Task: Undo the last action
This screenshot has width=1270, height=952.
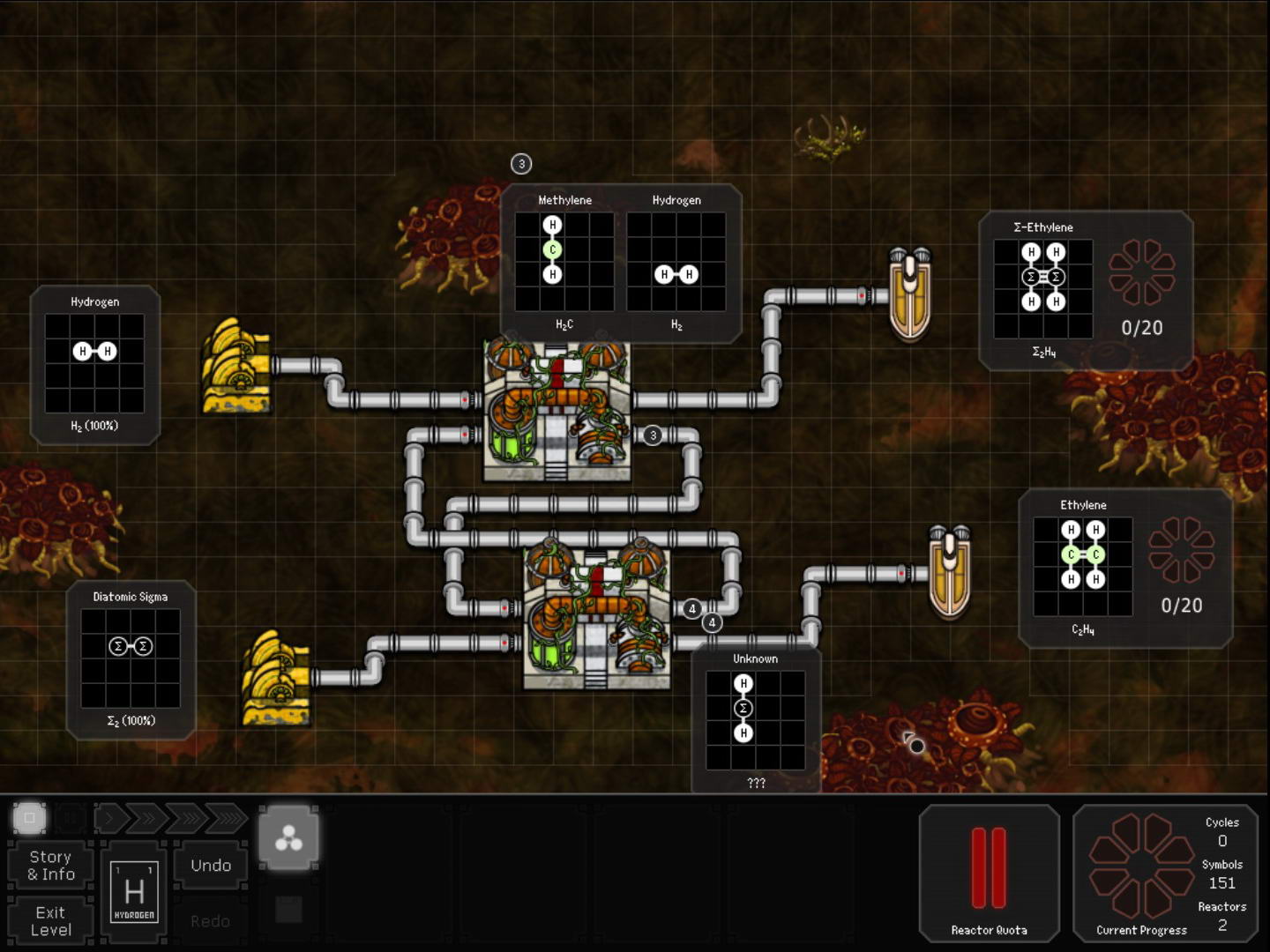Action: pos(211,866)
